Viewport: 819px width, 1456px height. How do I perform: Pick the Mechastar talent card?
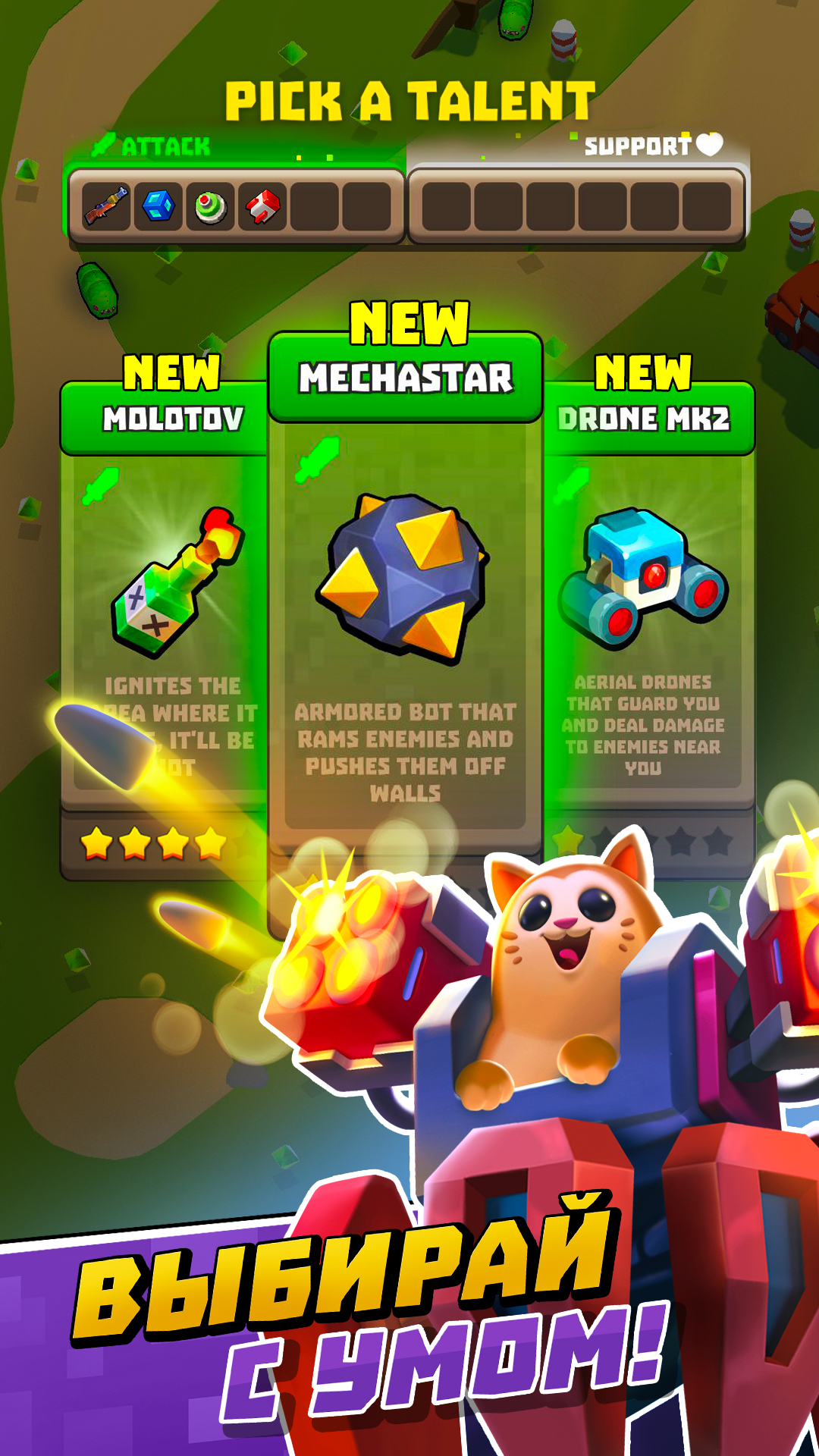point(405,591)
